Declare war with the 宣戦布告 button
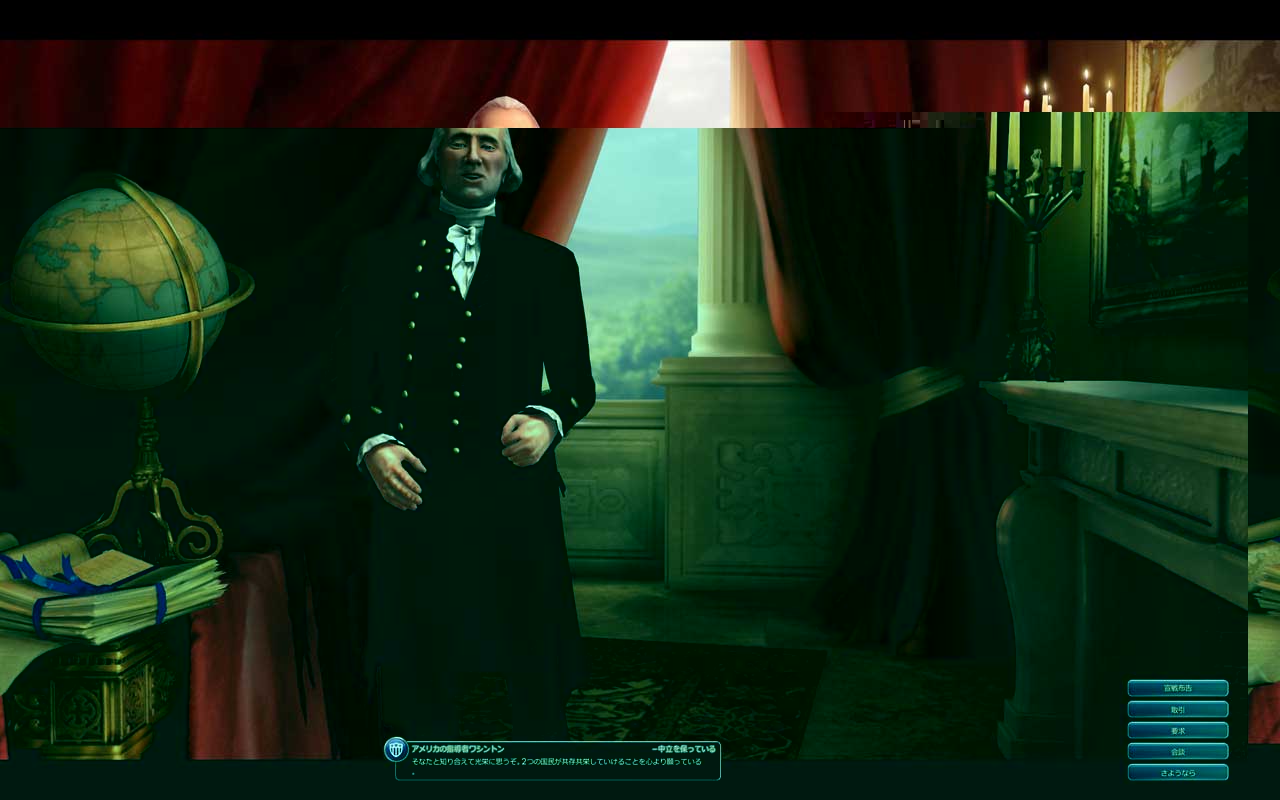1280x800 pixels. point(1178,688)
